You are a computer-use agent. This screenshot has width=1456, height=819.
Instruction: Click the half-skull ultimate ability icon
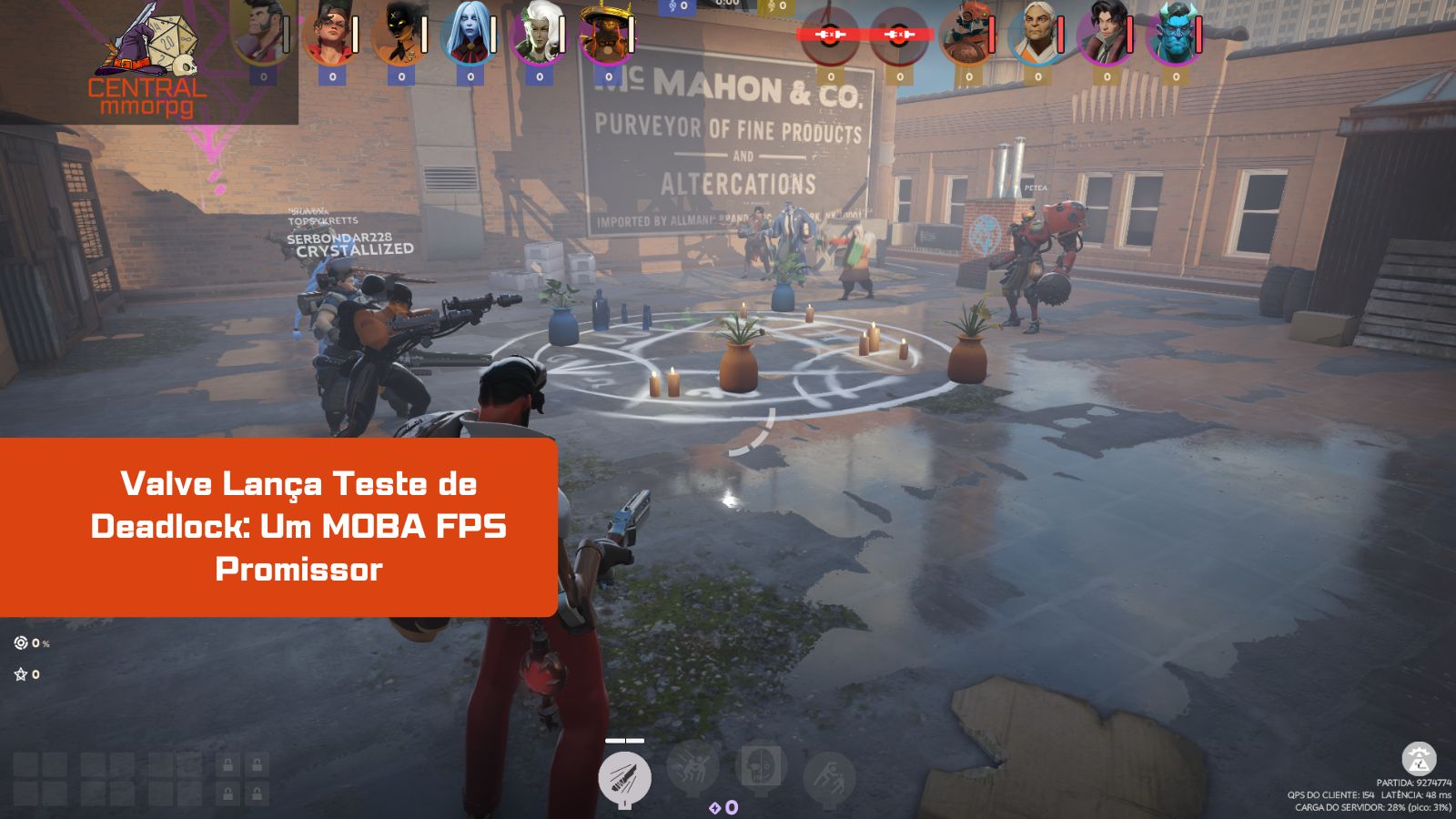tap(761, 767)
